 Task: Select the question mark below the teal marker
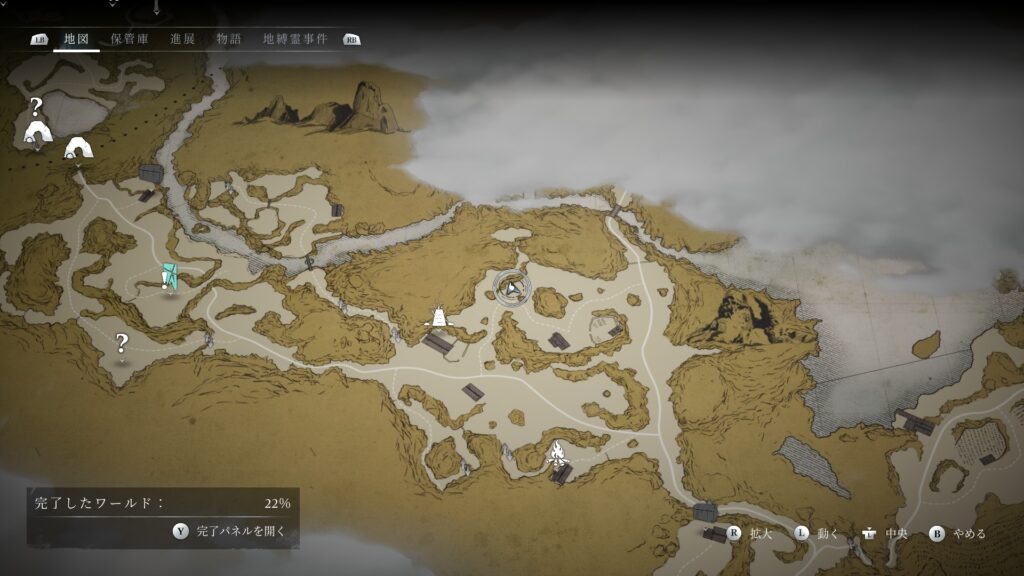(x=122, y=343)
